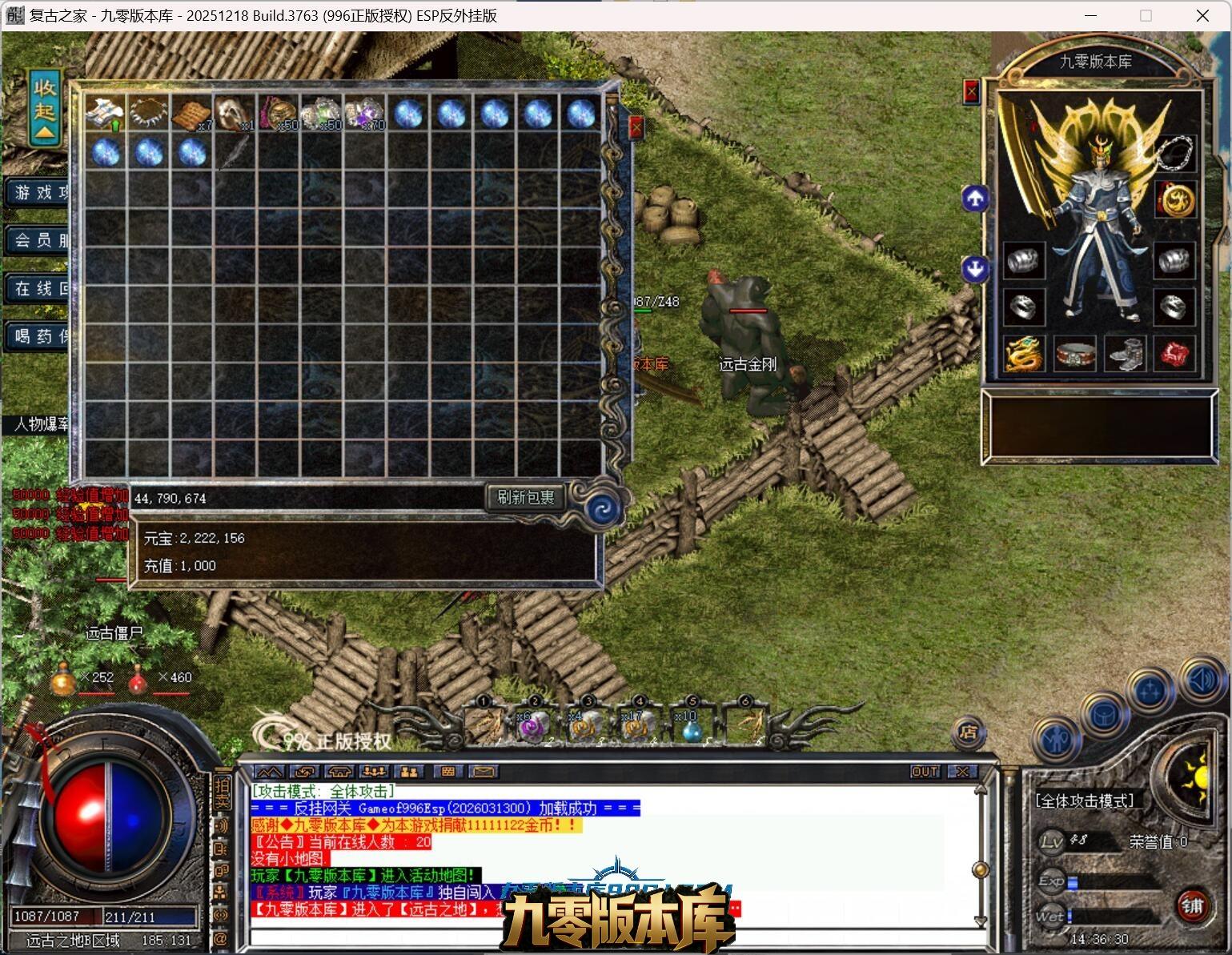Click the up arrow beside the character panel
This screenshot has height=955, width=1232.
(x=974, y=199)
